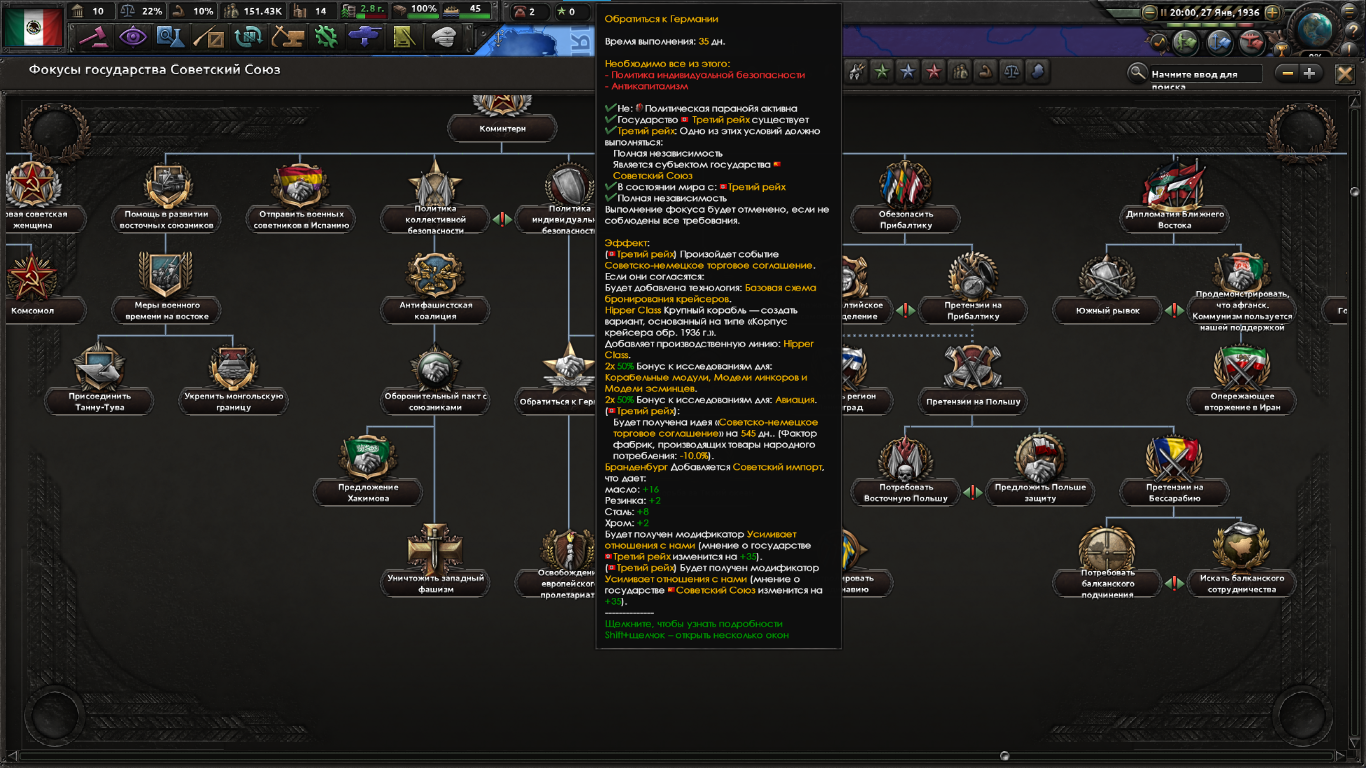Toggle the blue star focus filter

point(908,70)
